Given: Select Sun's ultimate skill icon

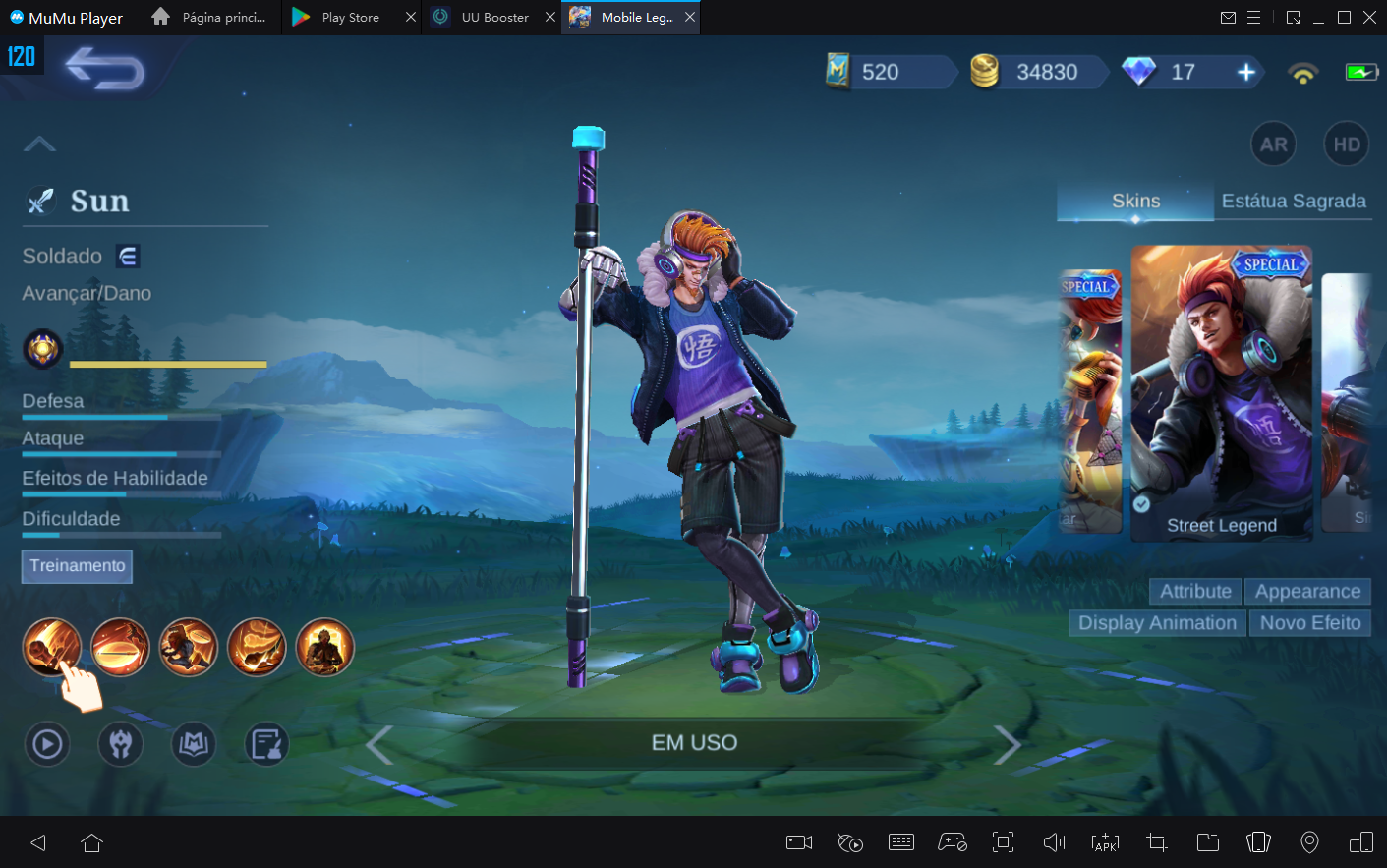Looking at the screenshot, I should (x=324, y=647).
